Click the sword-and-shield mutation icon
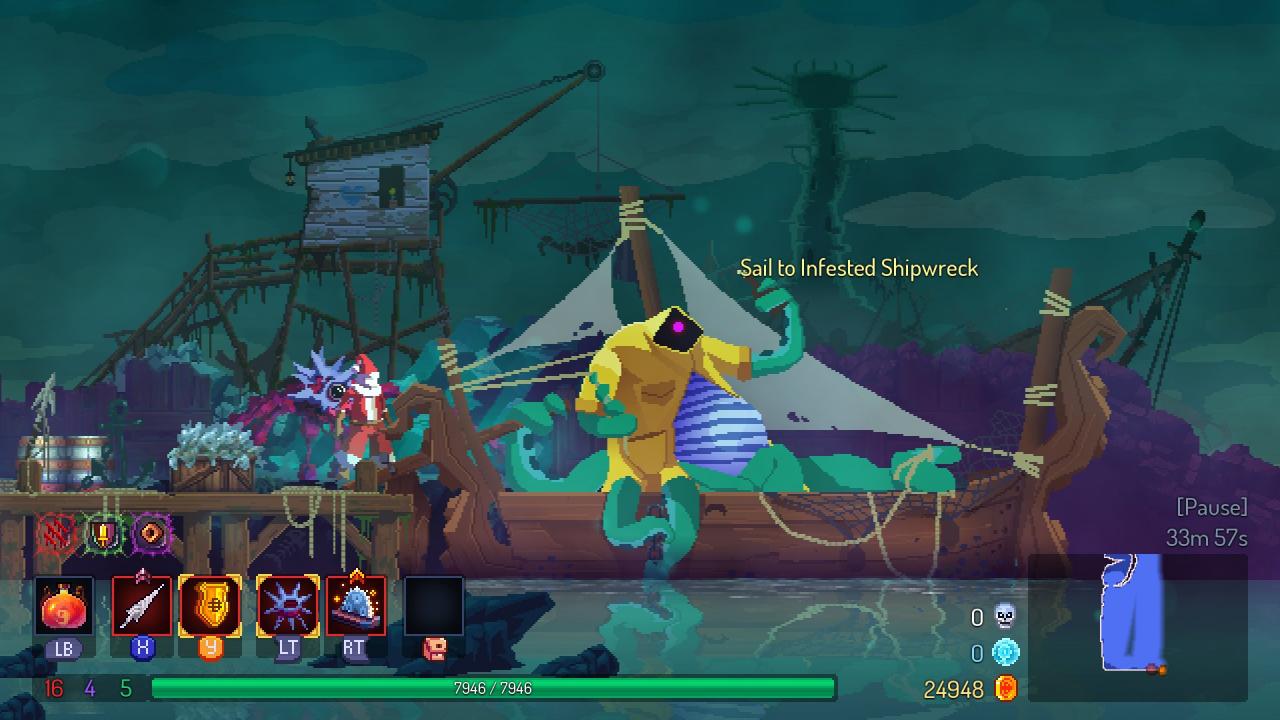Viewport: 1280px width, 720px height. coord(103,534)
